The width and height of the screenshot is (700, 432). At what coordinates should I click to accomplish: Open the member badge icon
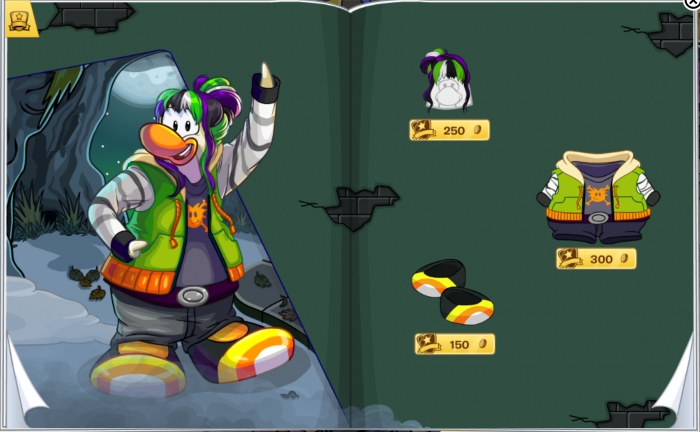[19, 19]
